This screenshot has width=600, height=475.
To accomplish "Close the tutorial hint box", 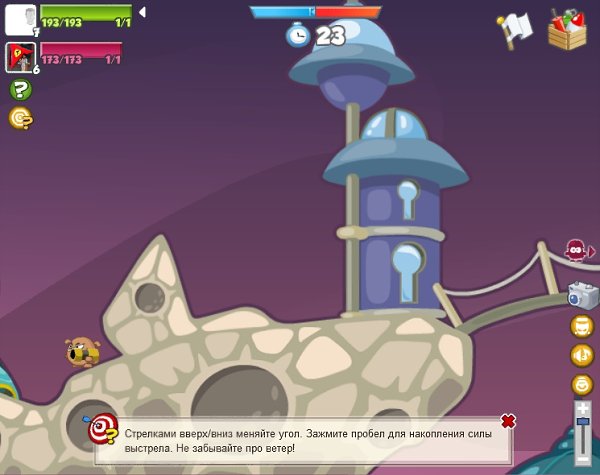I will 508,421.
